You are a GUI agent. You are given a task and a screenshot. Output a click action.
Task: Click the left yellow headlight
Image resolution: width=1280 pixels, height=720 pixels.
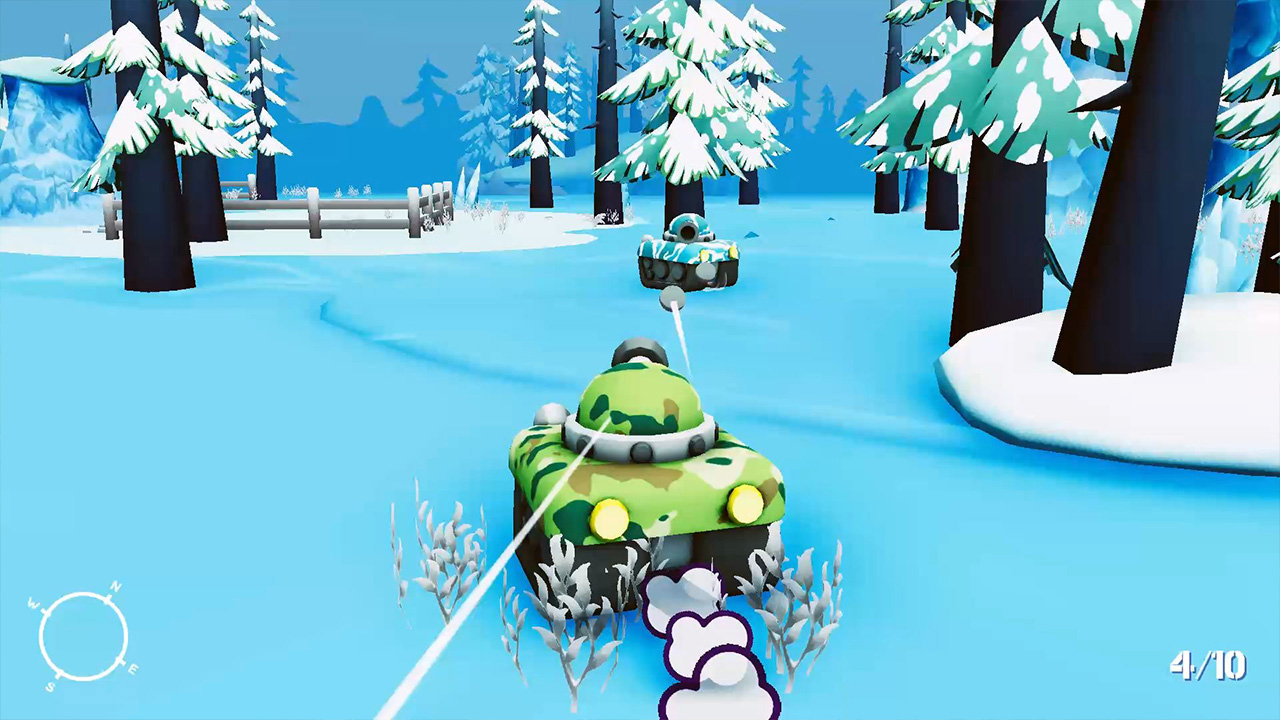point(611,518)
